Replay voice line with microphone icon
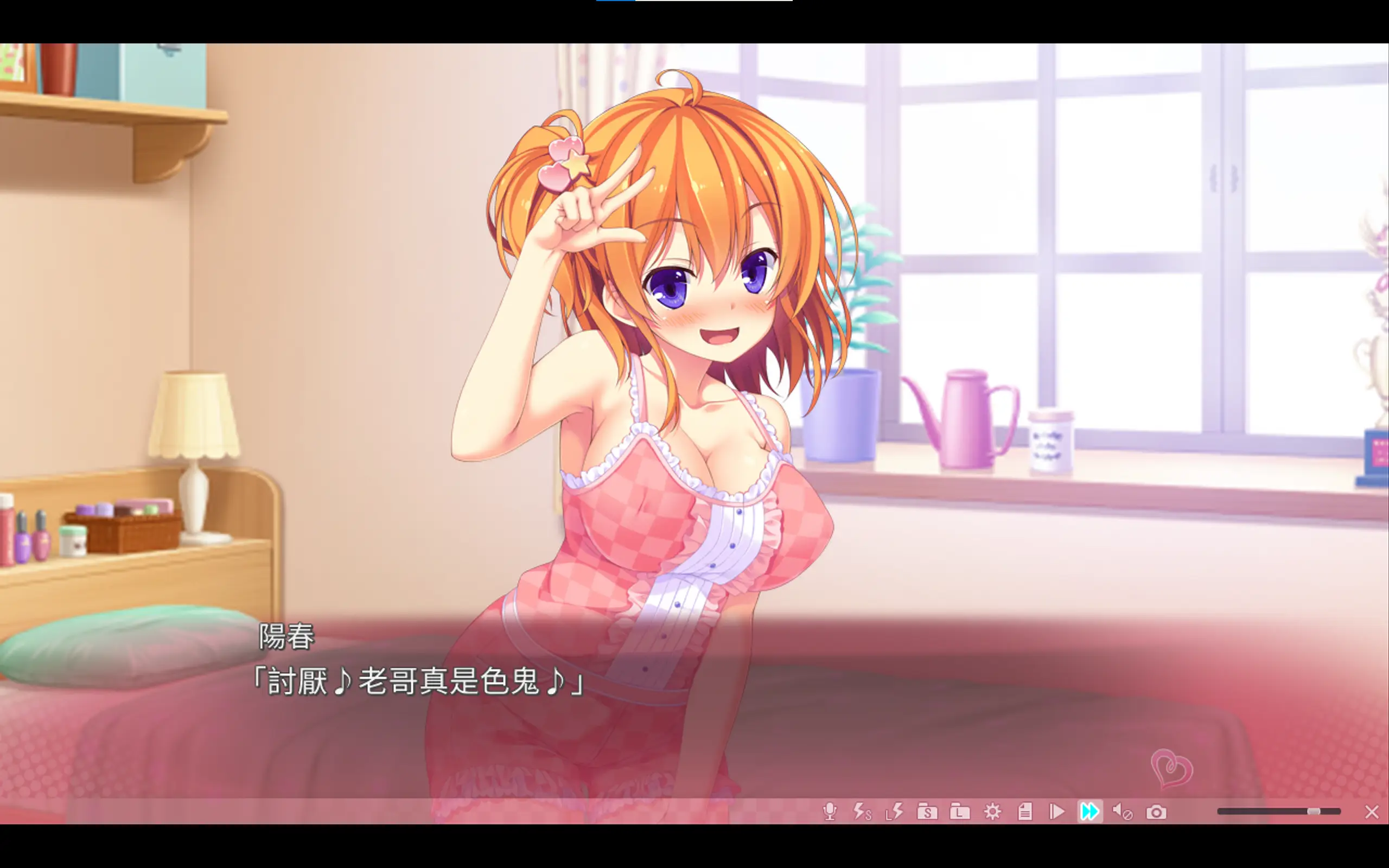 click(830, 812)
